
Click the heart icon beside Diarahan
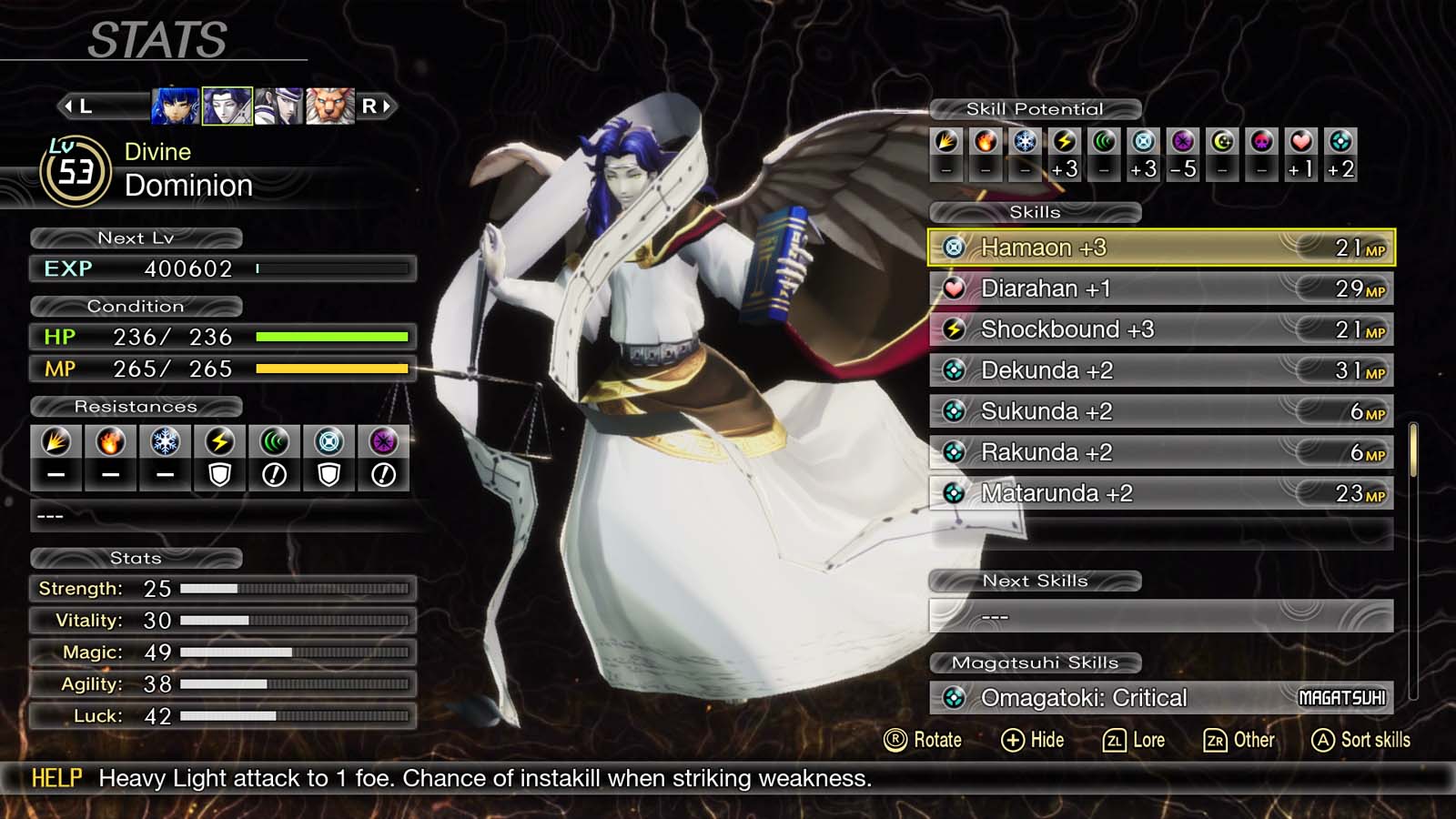click(954, 288)
